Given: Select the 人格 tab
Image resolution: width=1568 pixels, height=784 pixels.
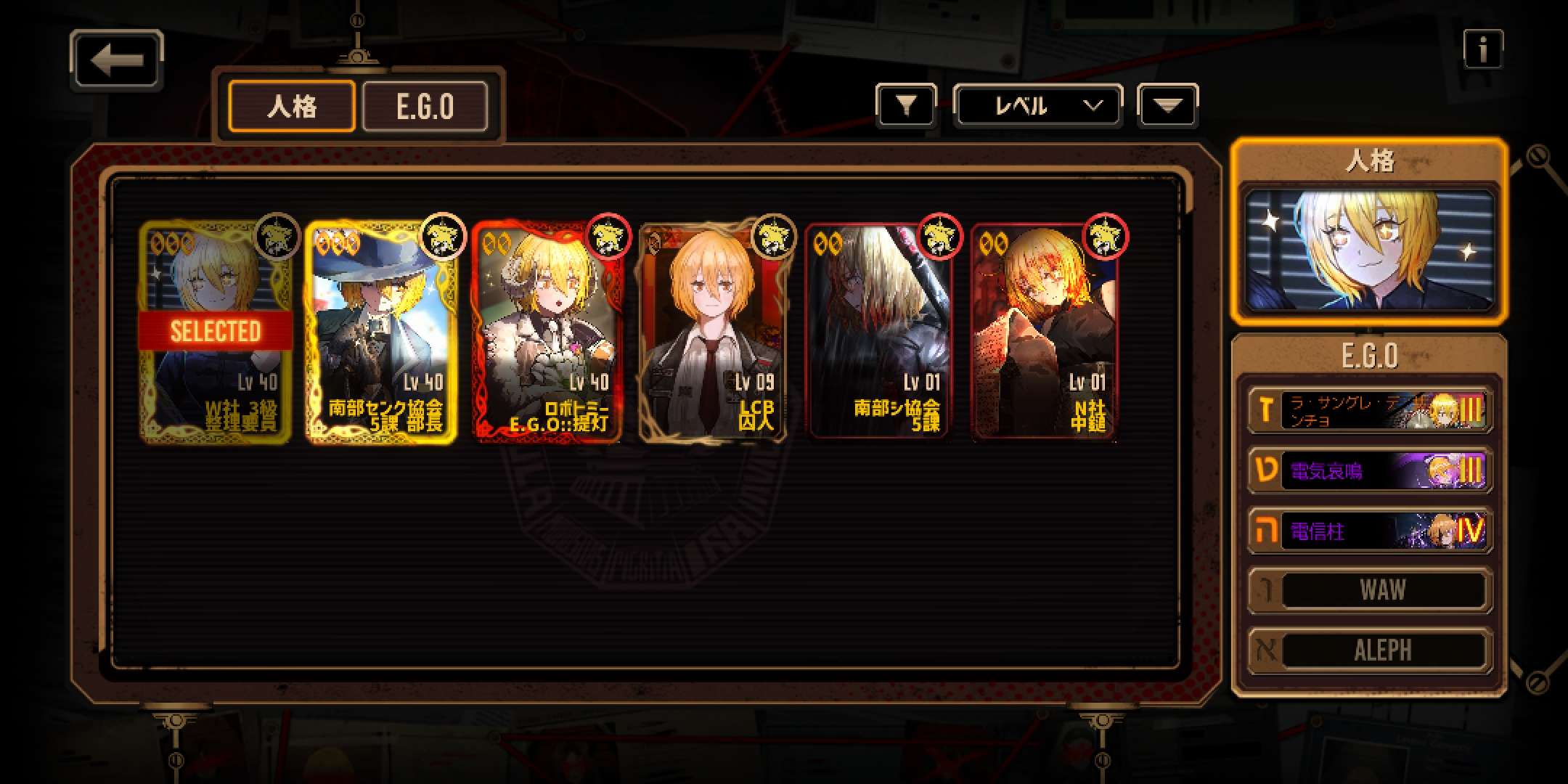Looking at the screenshot, I should [292, 107].
